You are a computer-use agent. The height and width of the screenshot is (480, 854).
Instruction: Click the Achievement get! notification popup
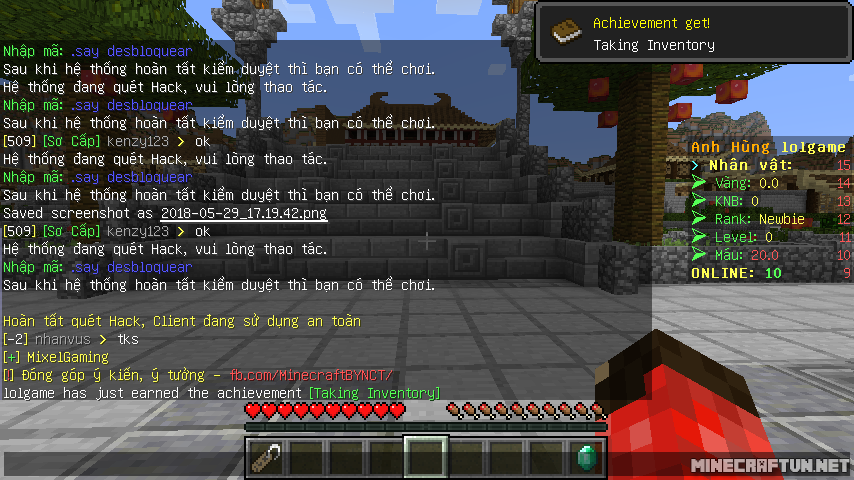tap(694, 33)
